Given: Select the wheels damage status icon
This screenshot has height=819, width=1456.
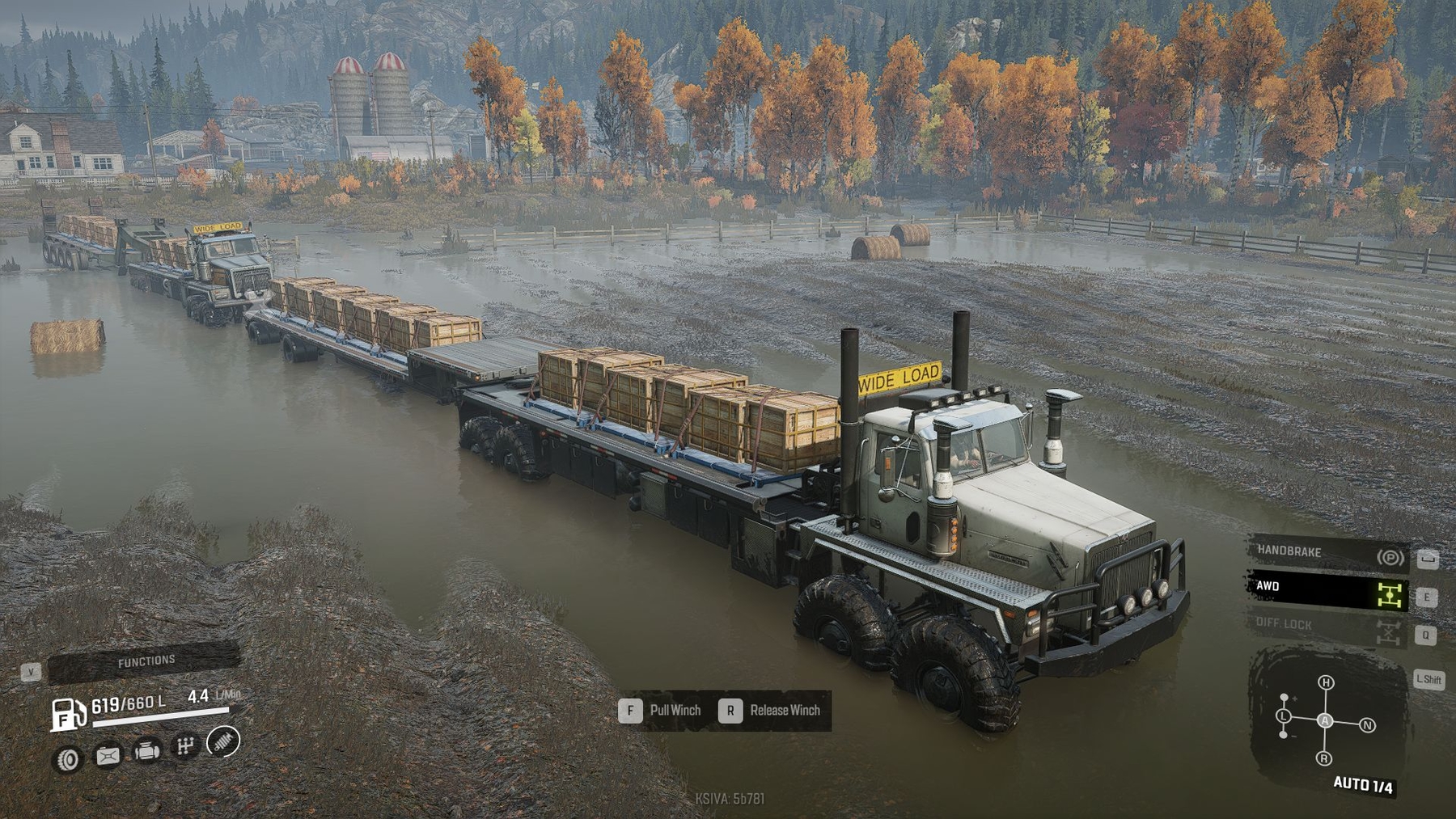Looking at the screenshot, I should 69,759.
